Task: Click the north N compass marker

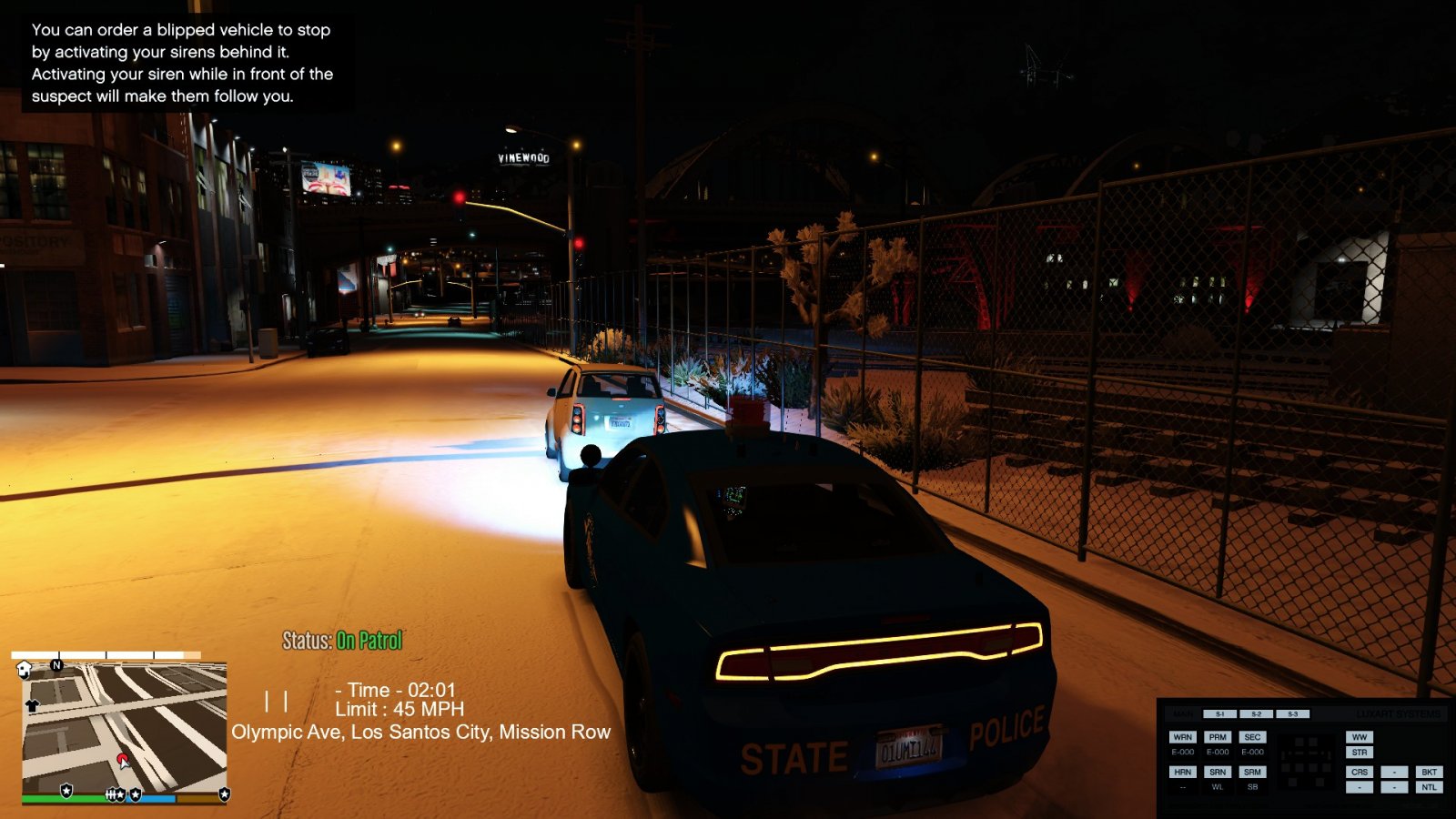Action: click(57, 665)
